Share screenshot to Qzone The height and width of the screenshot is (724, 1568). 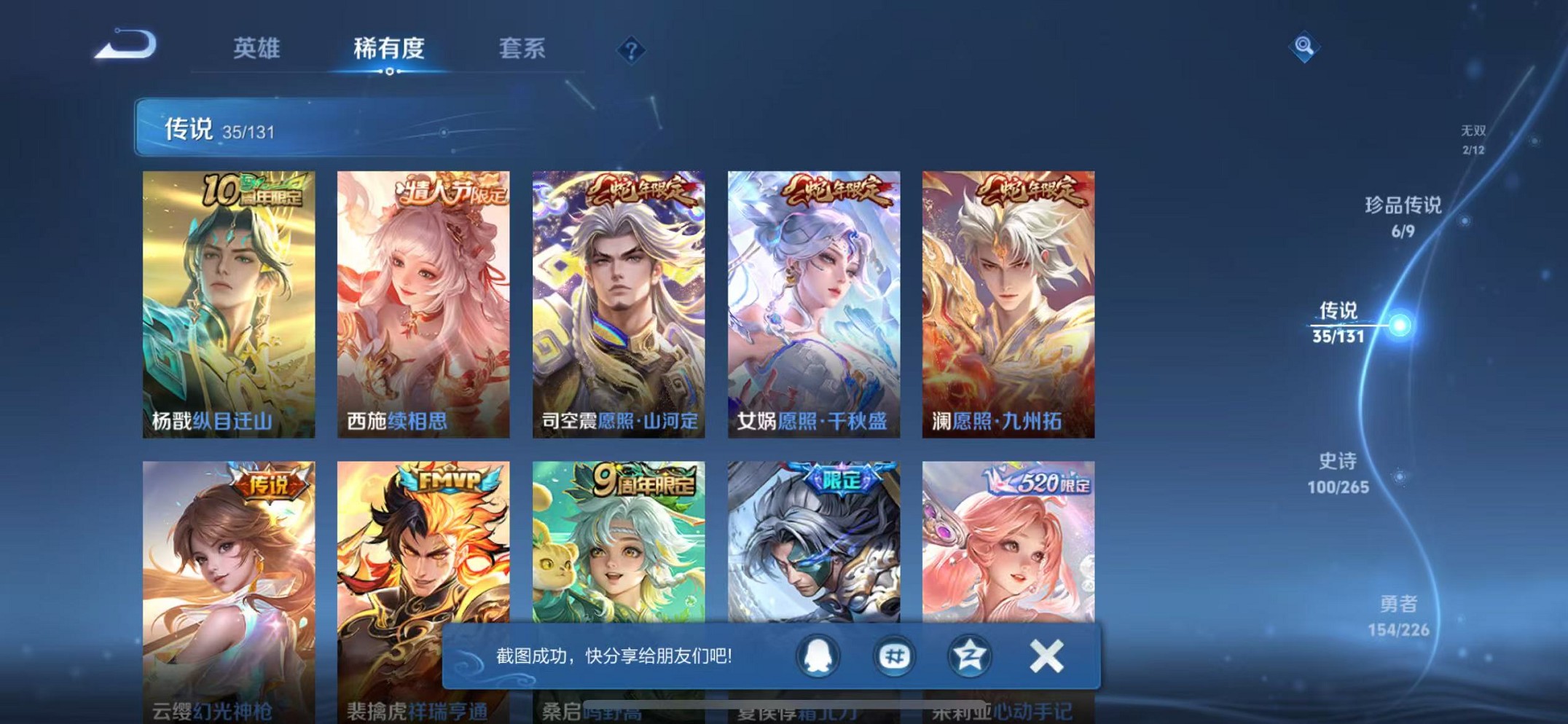click(x=970, y=656)
